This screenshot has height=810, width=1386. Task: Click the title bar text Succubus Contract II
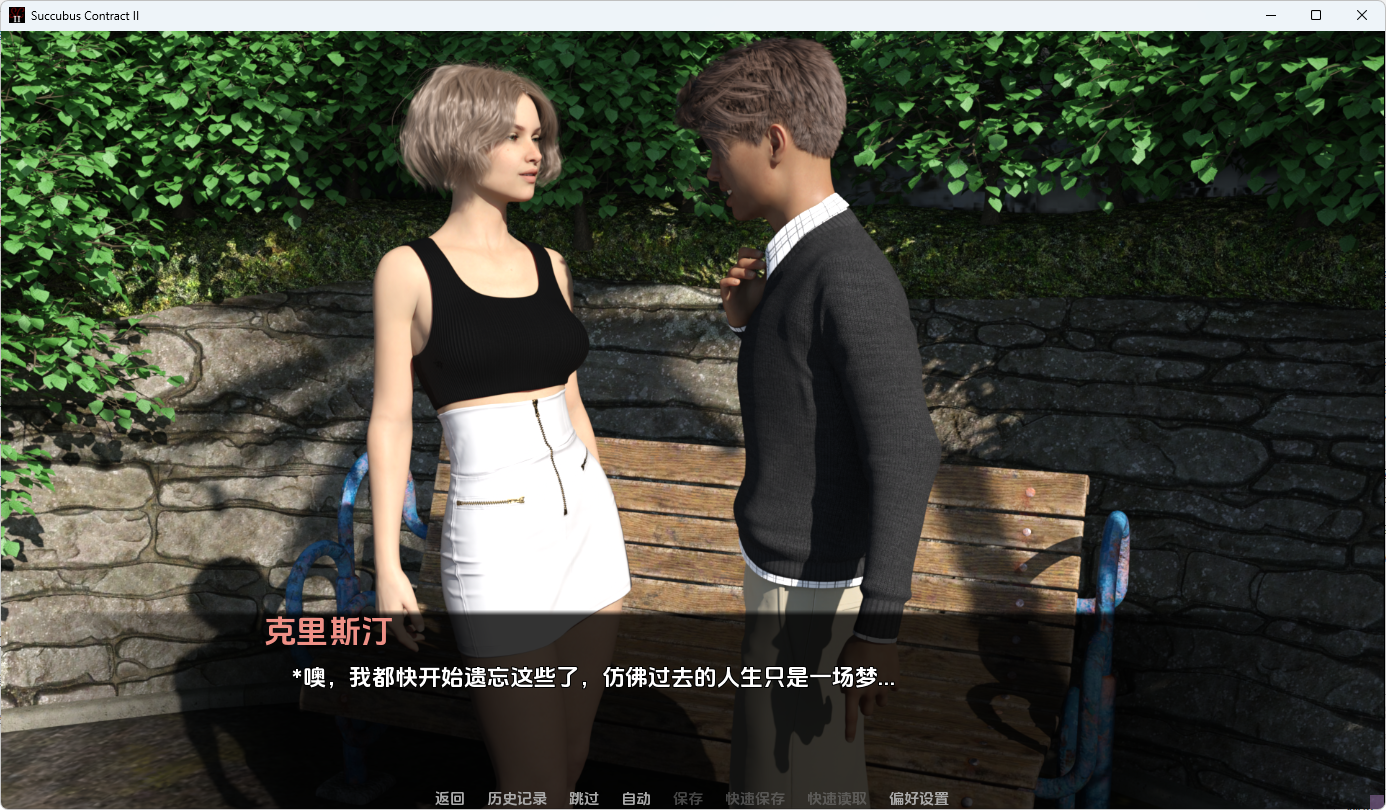pyautogui.click(x=85, y=15)
